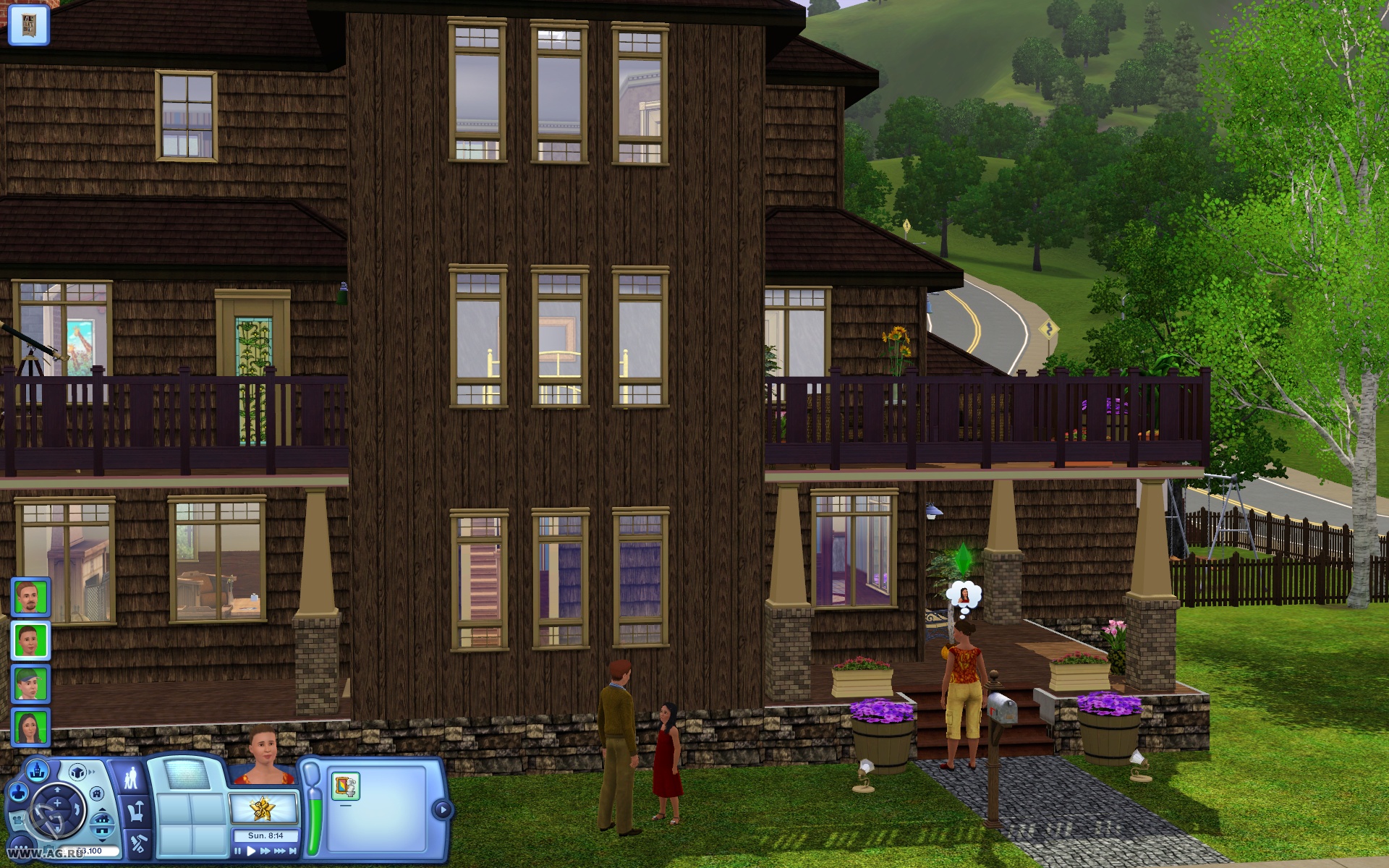
Task: Set game speed to fast forward
Action: pyautogui.click(x=266, y=851)
